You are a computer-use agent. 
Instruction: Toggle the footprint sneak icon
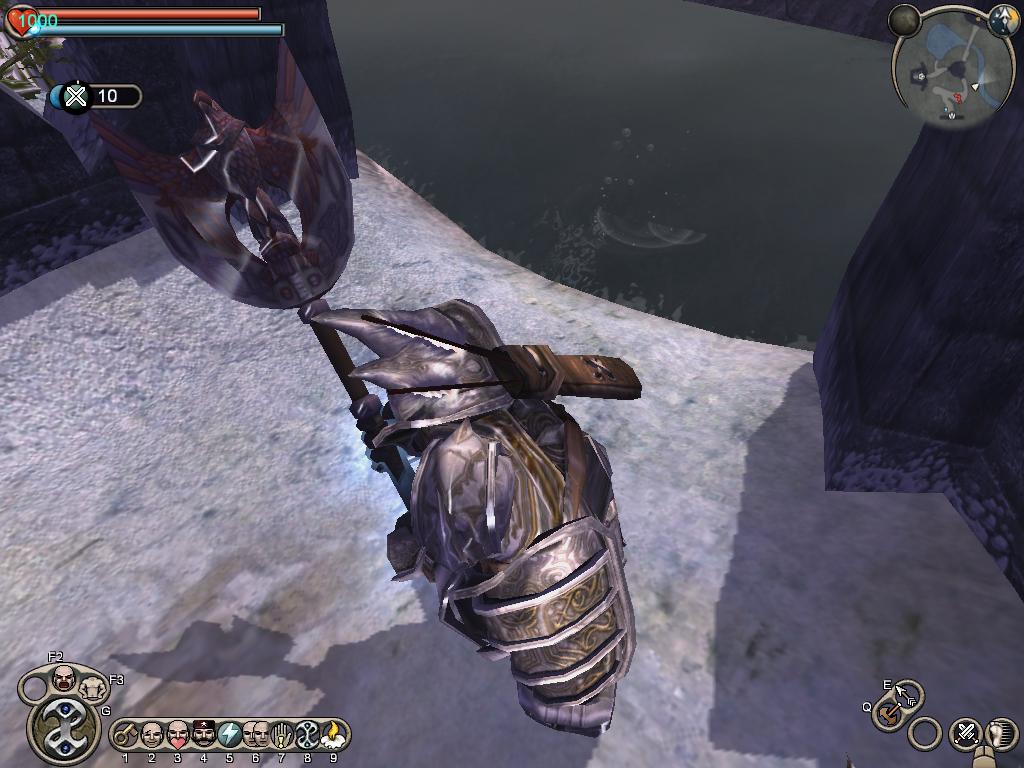click(1001, 733)
